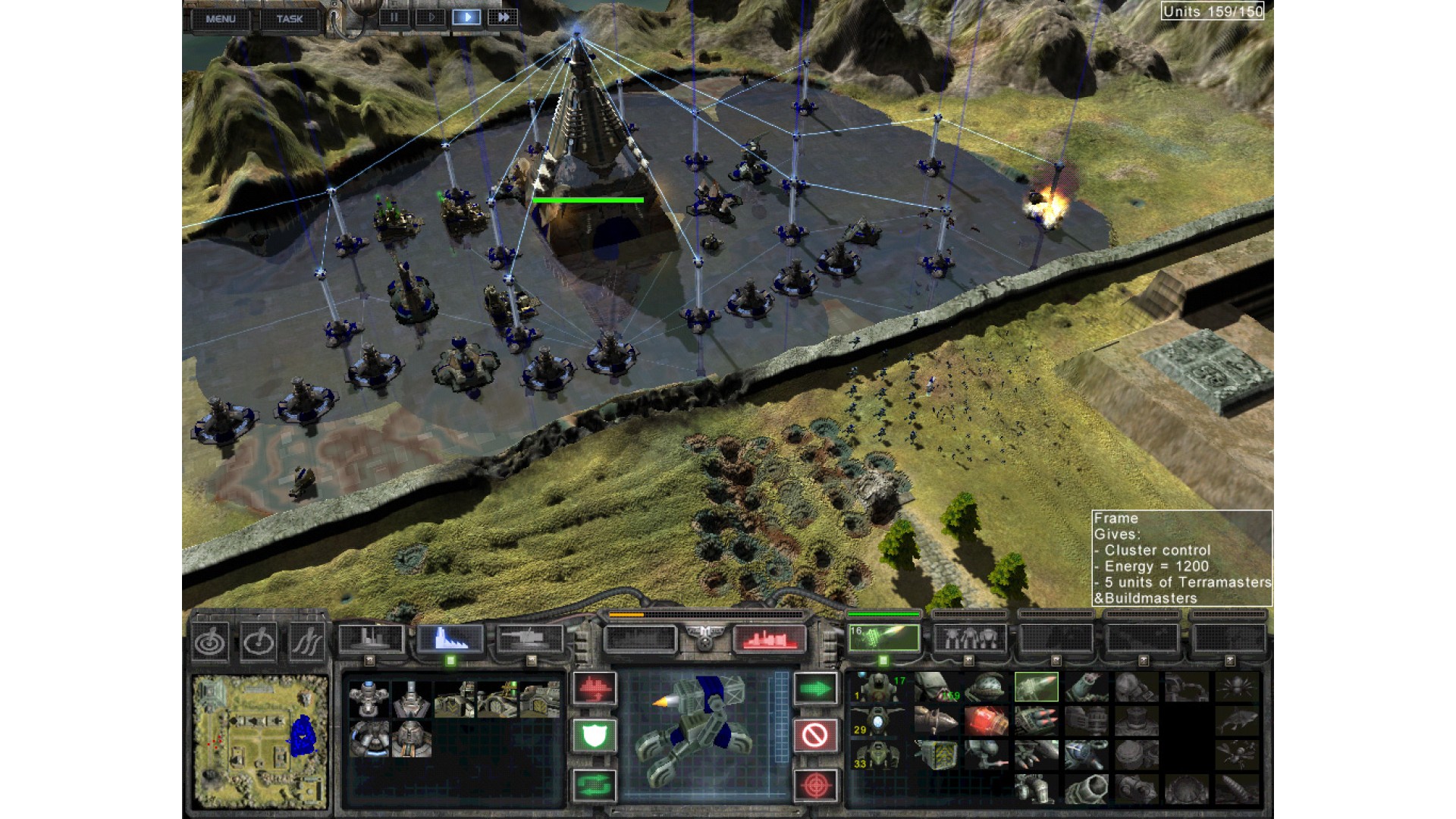Click the green circular arrows cycle button
Image resolution: width=1456 pixels, height=819 pixels.
595,784
